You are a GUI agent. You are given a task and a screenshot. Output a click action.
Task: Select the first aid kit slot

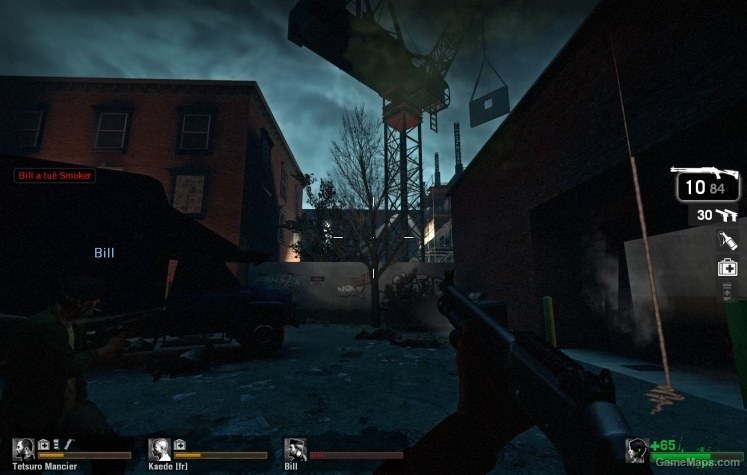(x=727, y=267)
